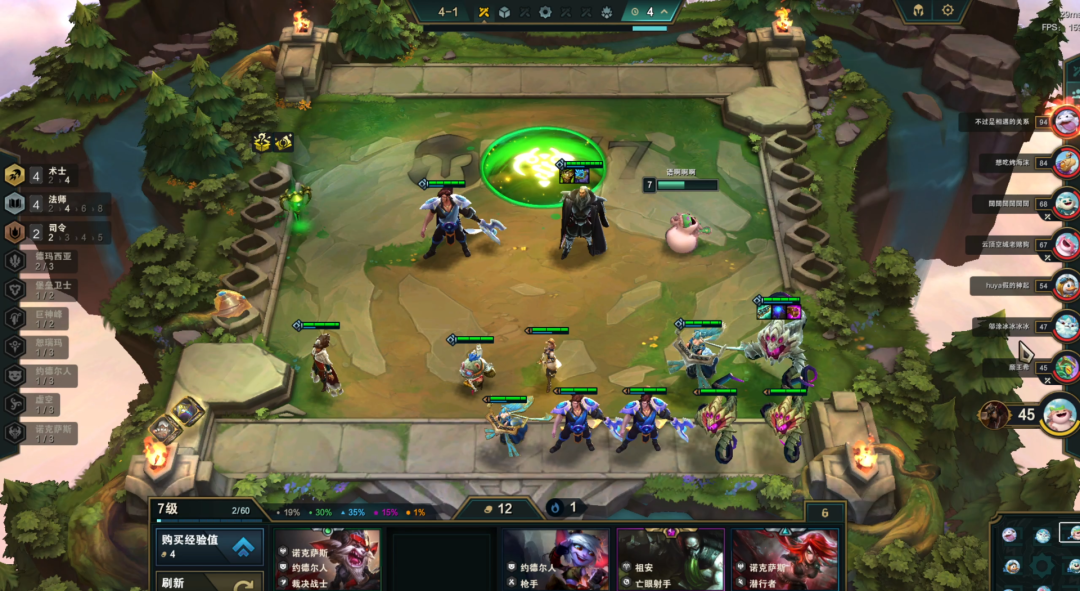Scout player huya假的神起 on scoreboard
1080x591 pixels.
coord(1065,285)
